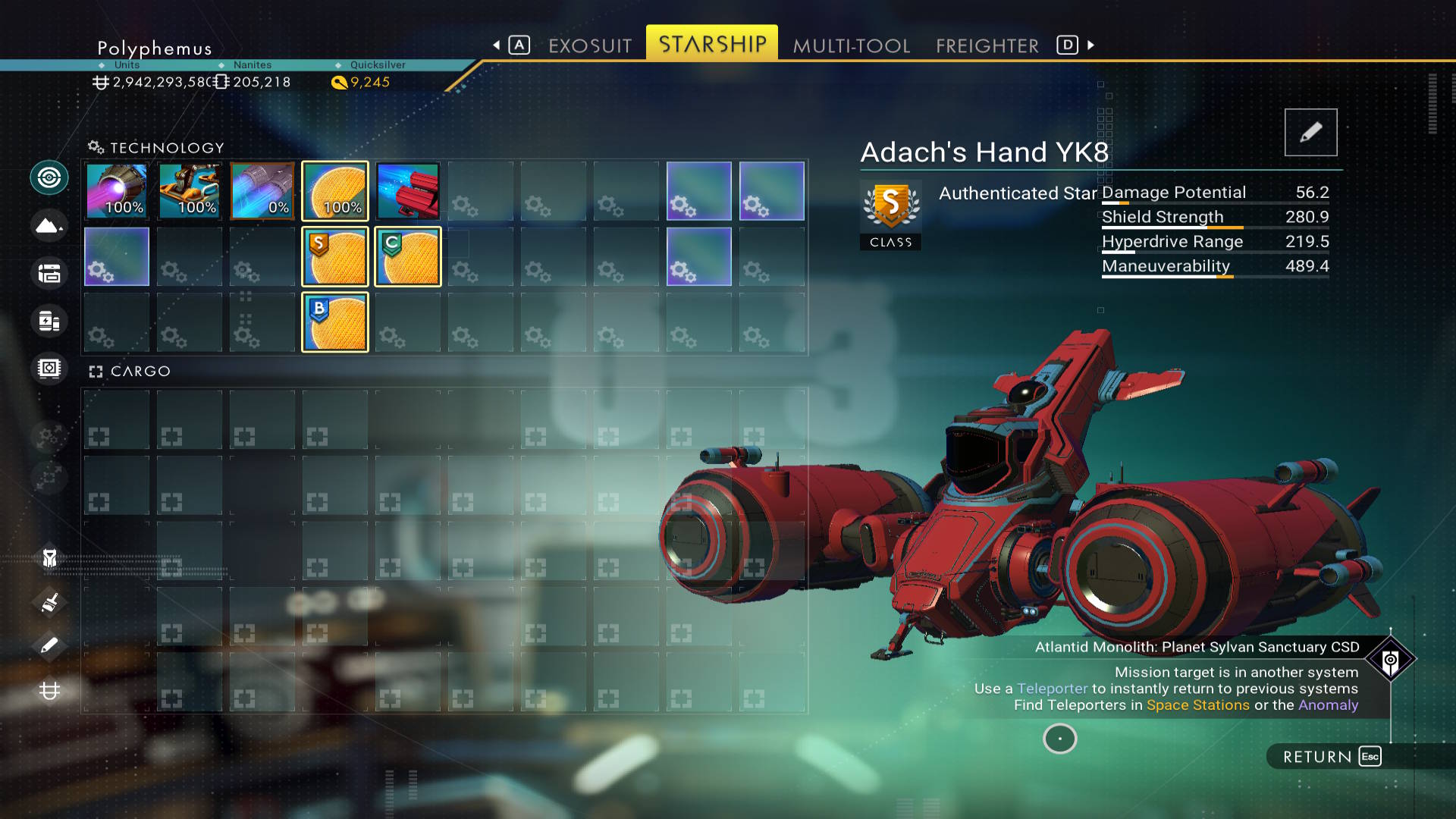
Task: Click the battery recharge sidebar icon
Action: [49, 321]
